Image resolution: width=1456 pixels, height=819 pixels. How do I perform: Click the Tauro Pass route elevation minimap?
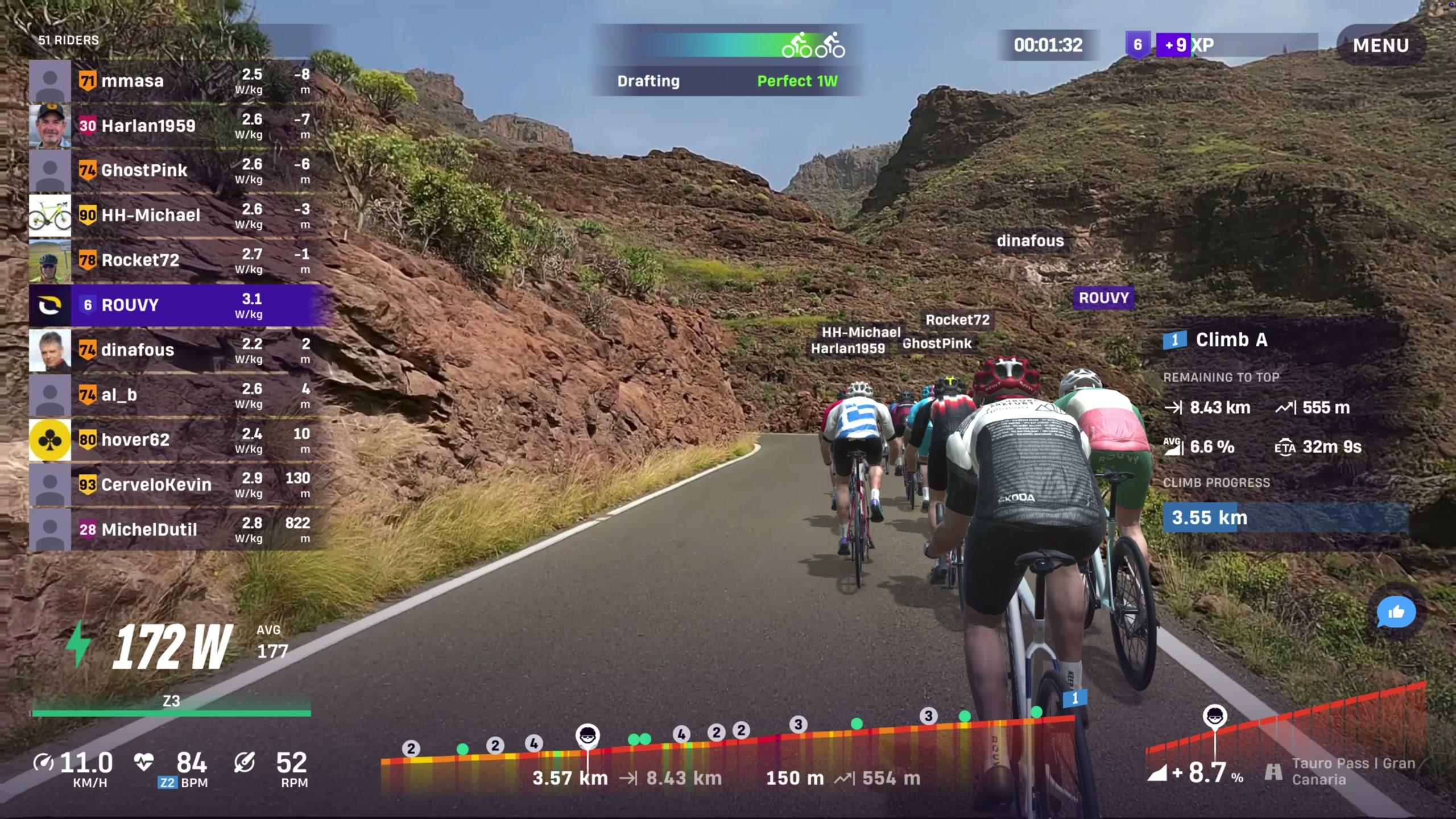[x=1285, y=734]
